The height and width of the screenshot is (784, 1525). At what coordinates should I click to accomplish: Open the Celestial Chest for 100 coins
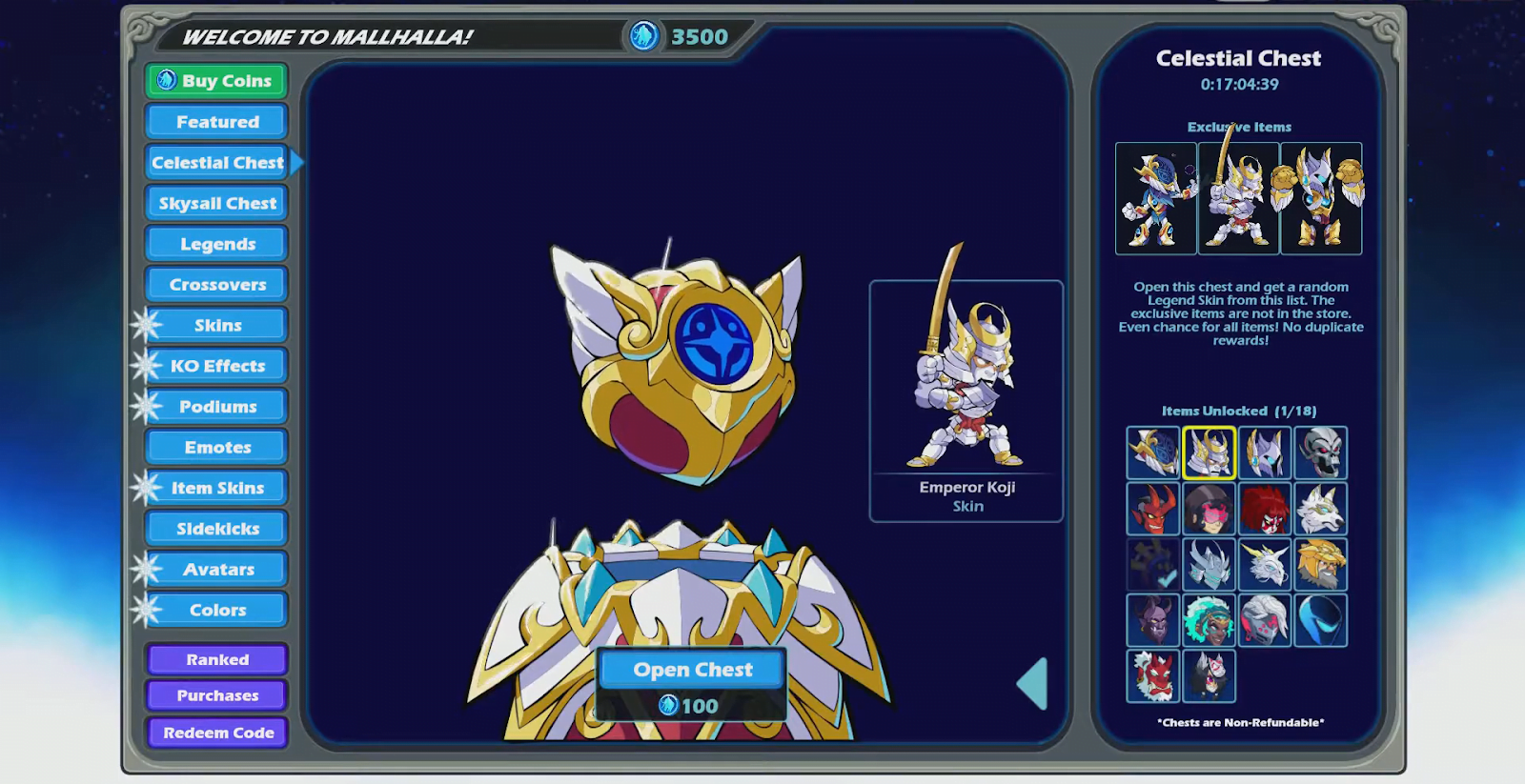[693, 671]
